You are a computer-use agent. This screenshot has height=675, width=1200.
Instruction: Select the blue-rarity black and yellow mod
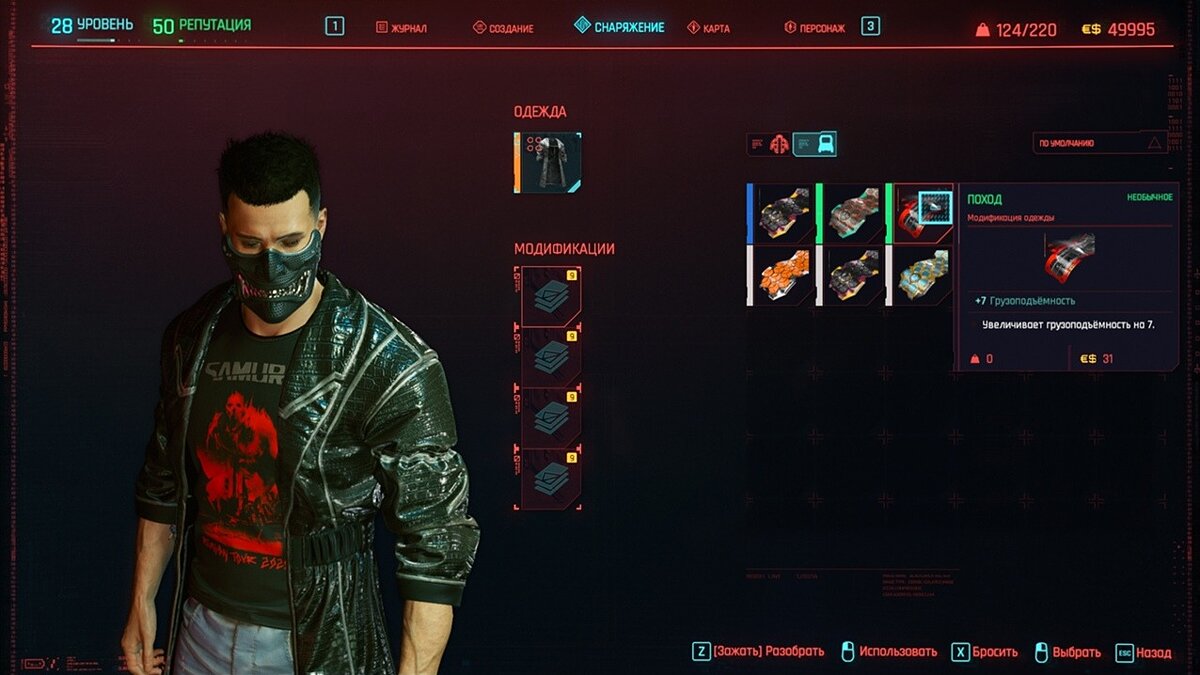click(783, 213)
